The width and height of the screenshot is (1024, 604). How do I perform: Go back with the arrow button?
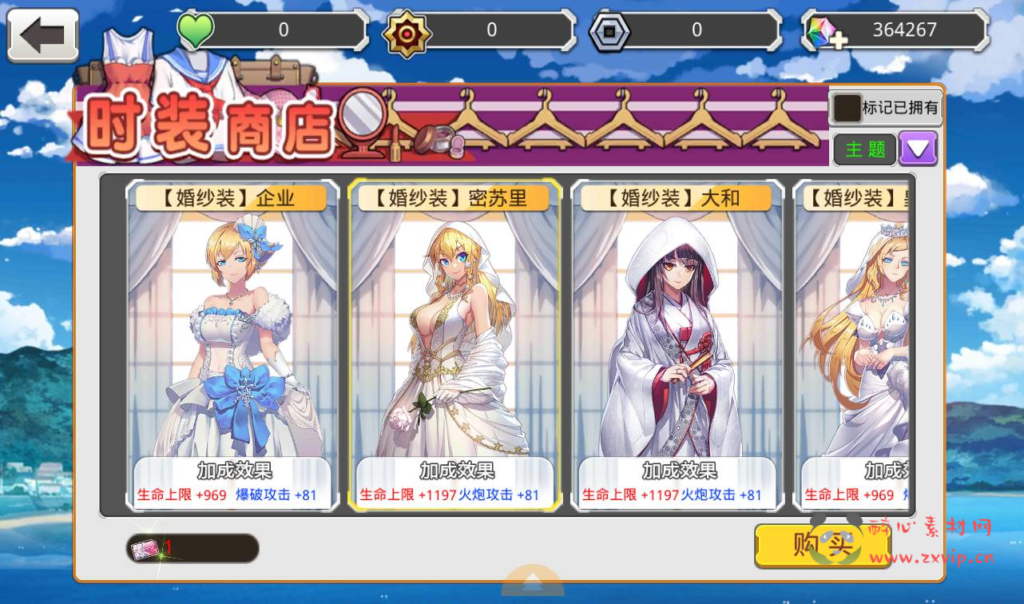pos(43,36)
